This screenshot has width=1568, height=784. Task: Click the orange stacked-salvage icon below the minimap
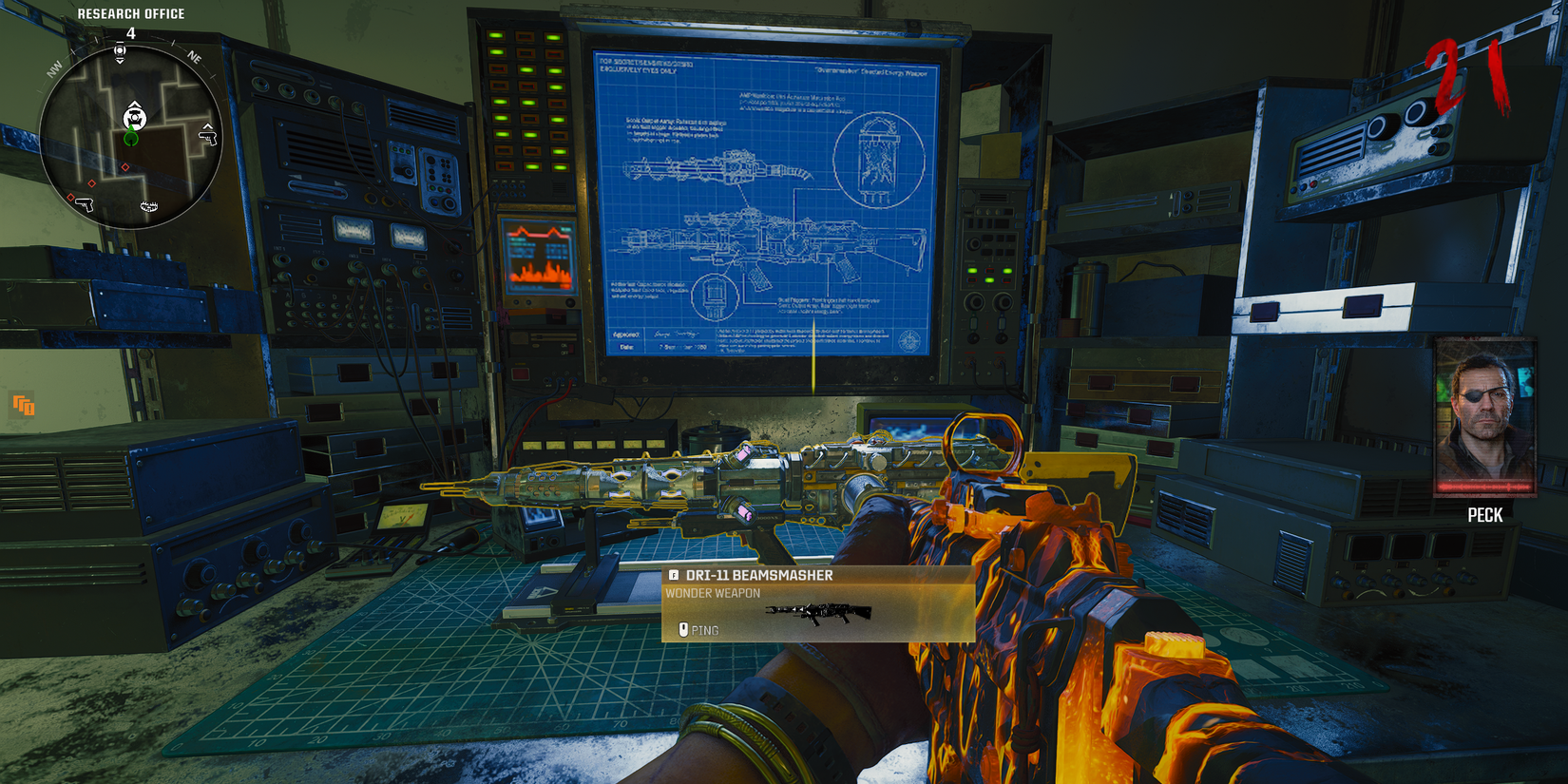(22, 403)
